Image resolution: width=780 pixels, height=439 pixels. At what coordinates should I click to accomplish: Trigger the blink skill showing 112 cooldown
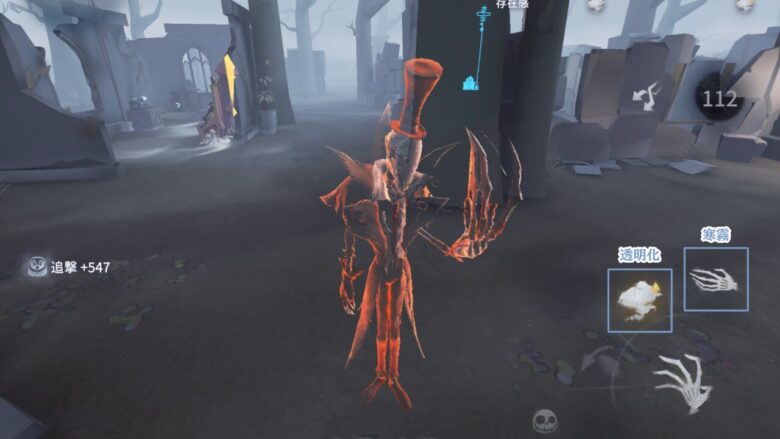click(x=720, y=98)
